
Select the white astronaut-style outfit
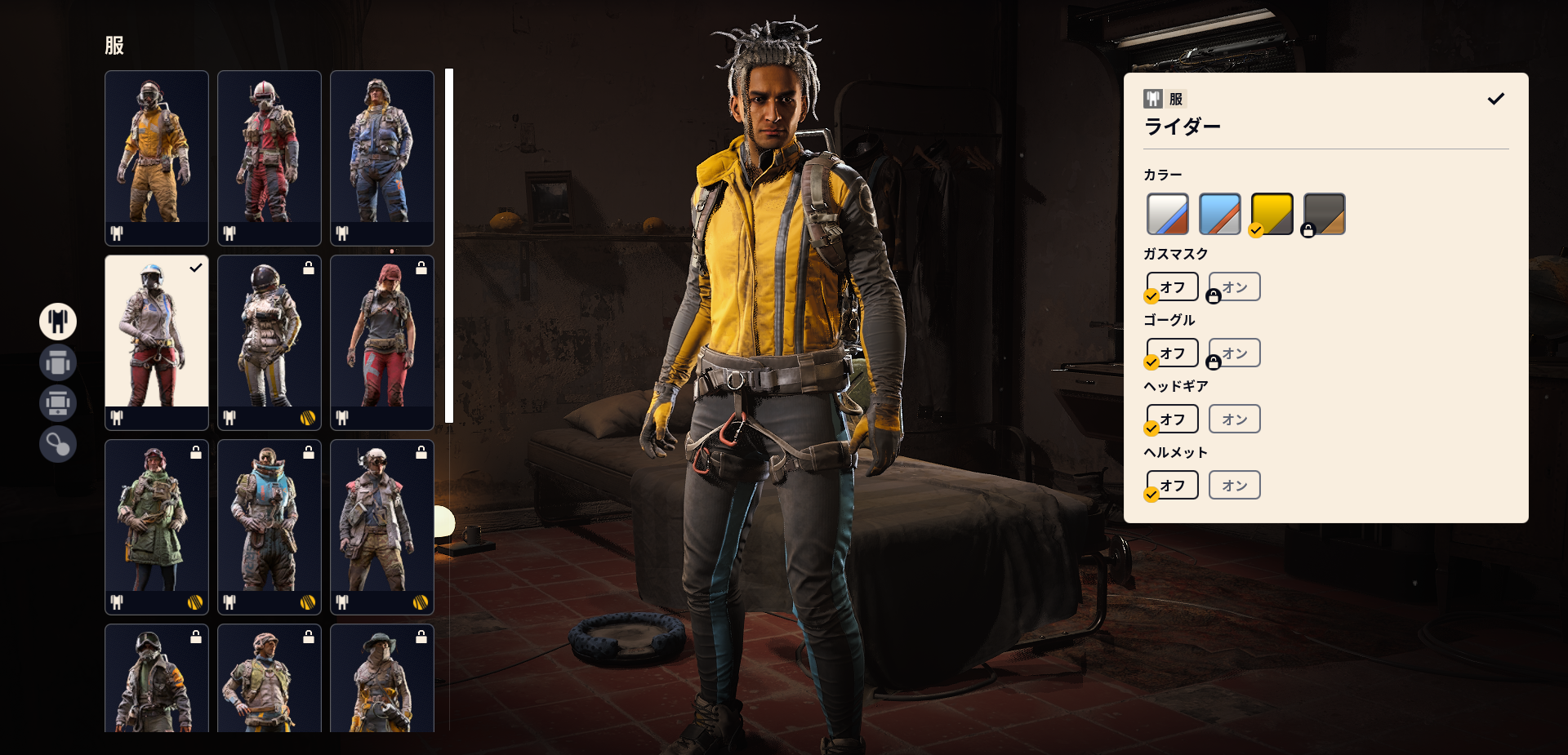[269, 342]
